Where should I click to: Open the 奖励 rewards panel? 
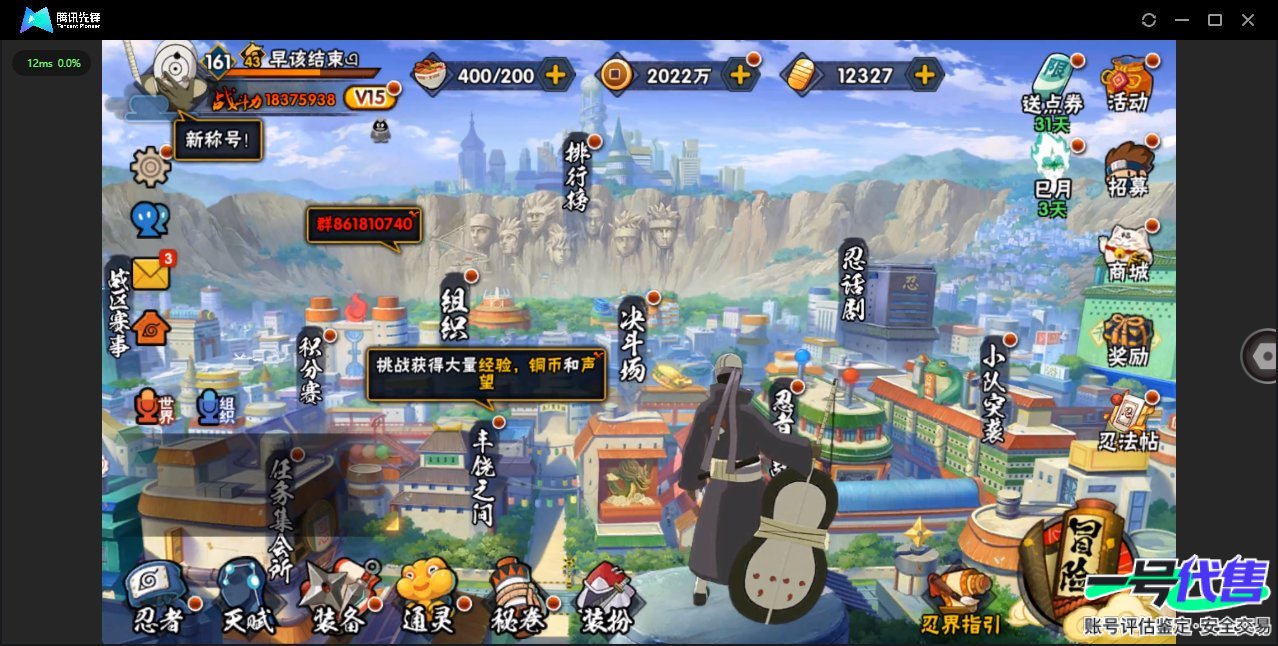[x=1128, y=339]
